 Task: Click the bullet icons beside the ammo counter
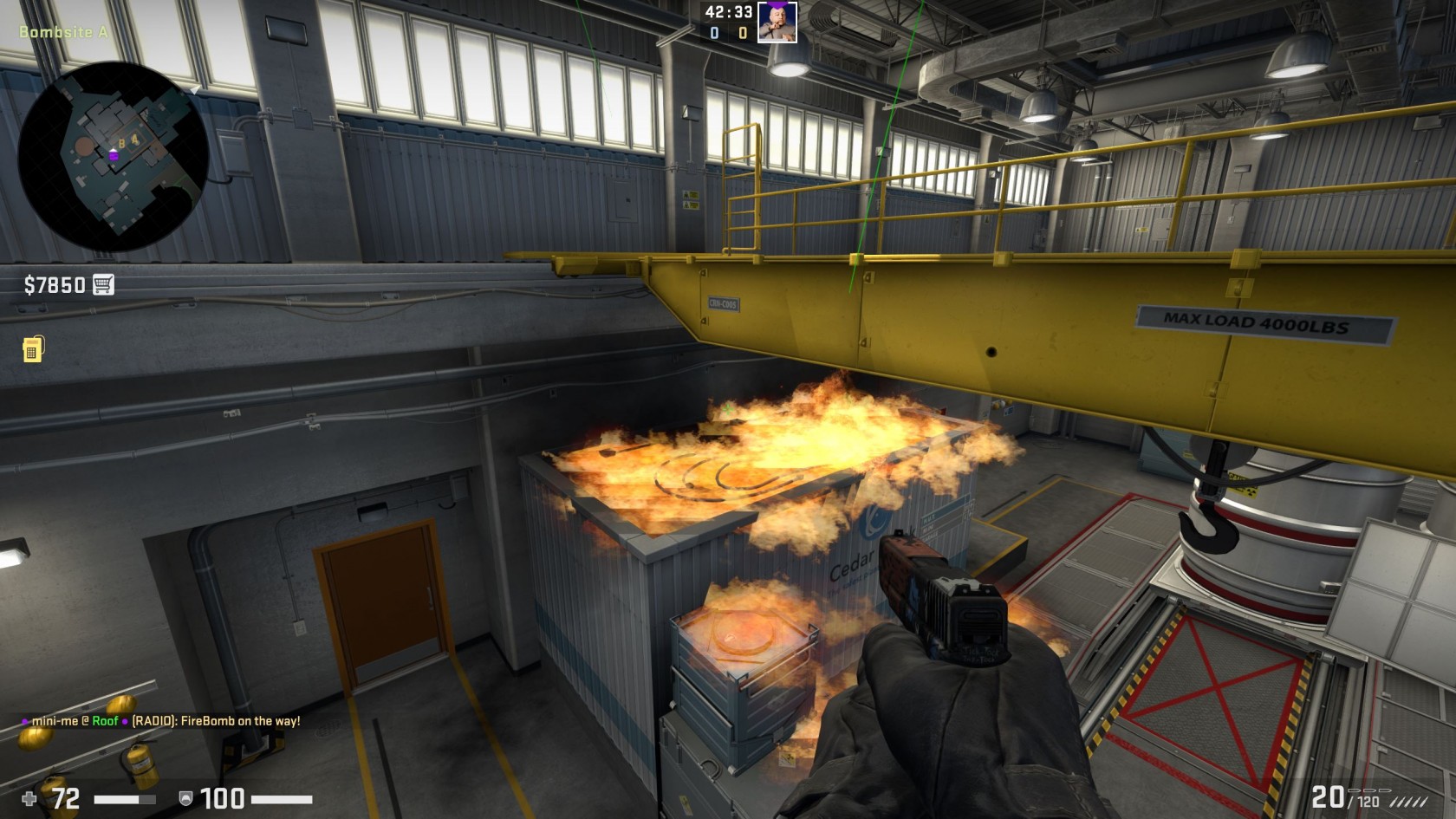pos(1369,790)
